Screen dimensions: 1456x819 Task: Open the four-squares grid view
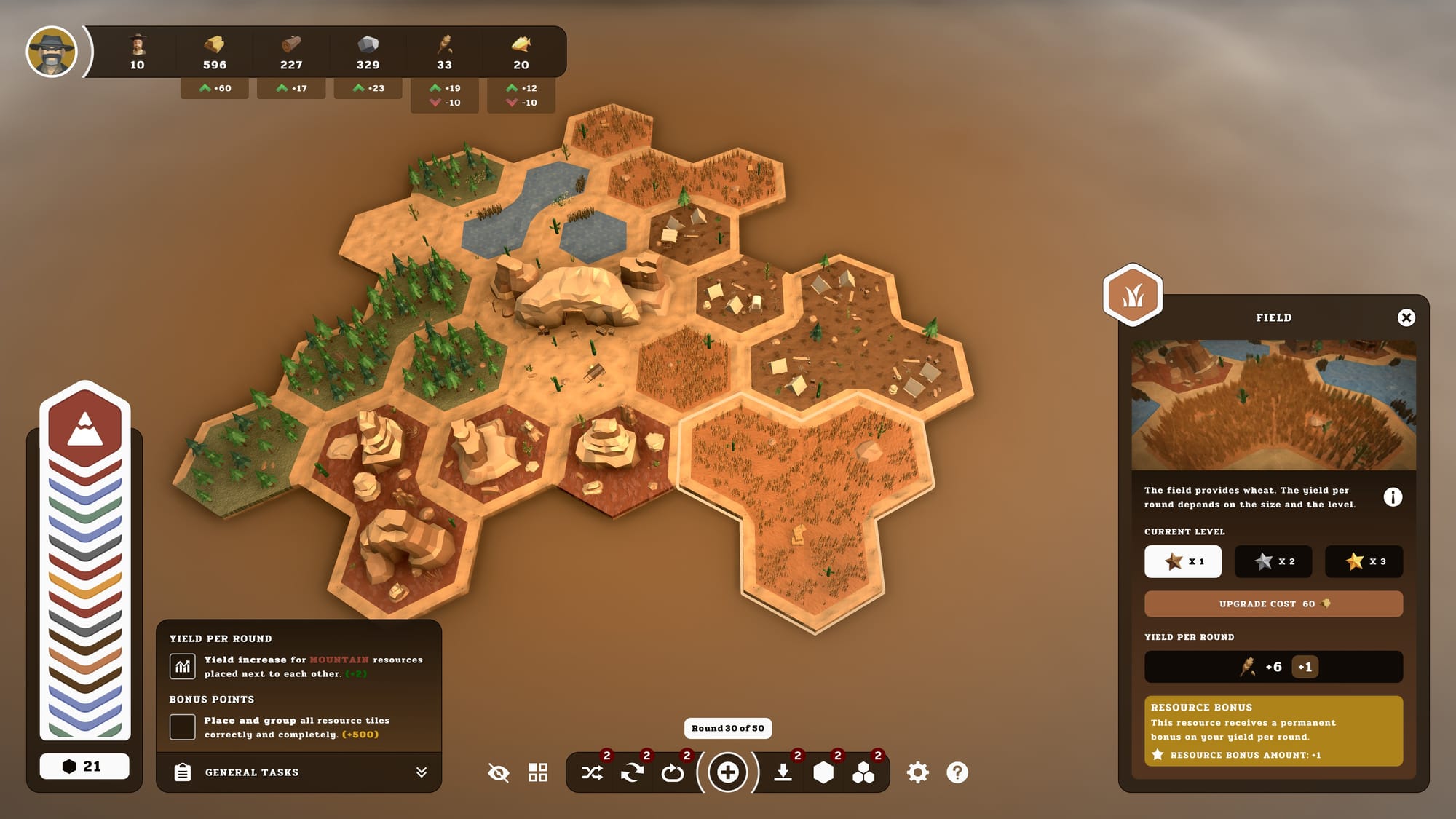[538, 772]
